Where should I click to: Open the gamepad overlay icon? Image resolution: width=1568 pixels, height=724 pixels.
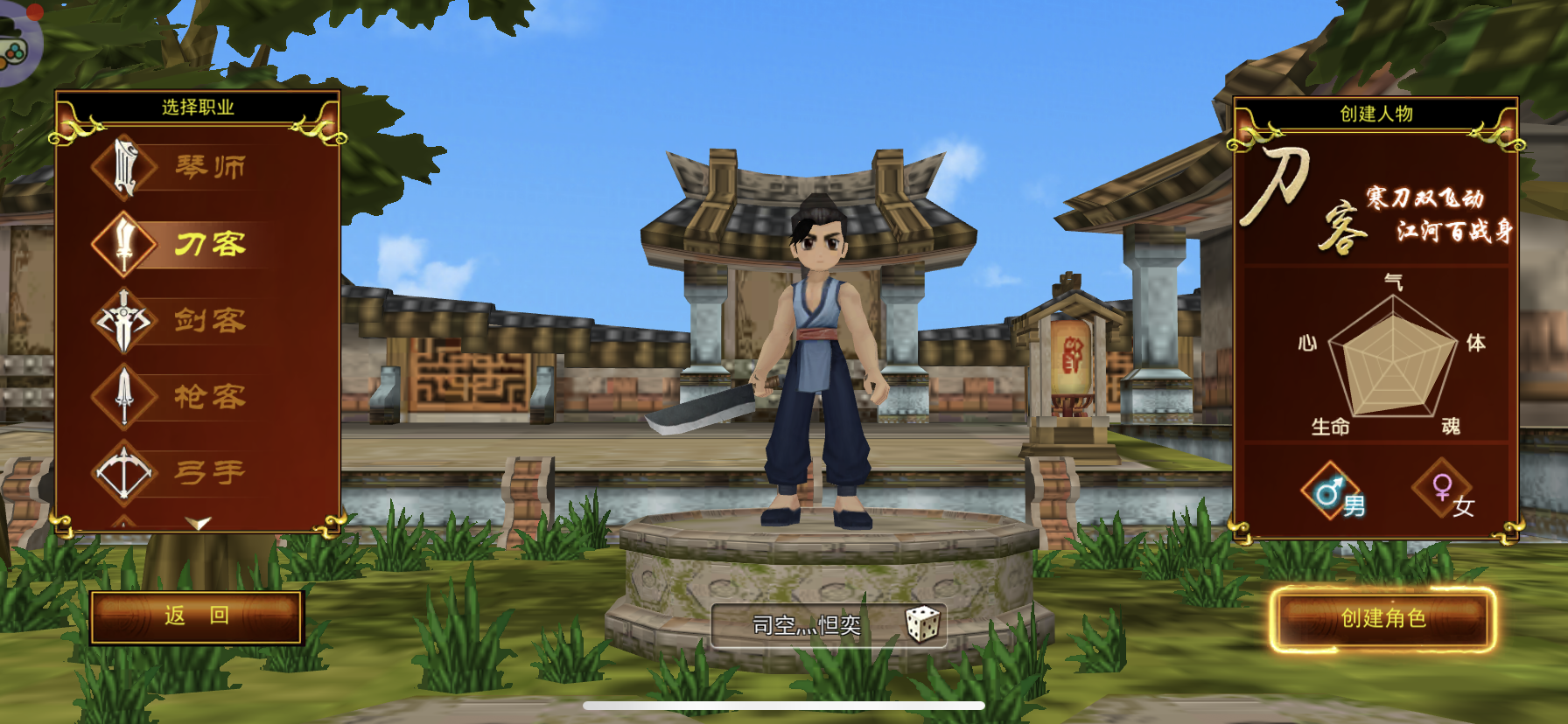(14, 48)
